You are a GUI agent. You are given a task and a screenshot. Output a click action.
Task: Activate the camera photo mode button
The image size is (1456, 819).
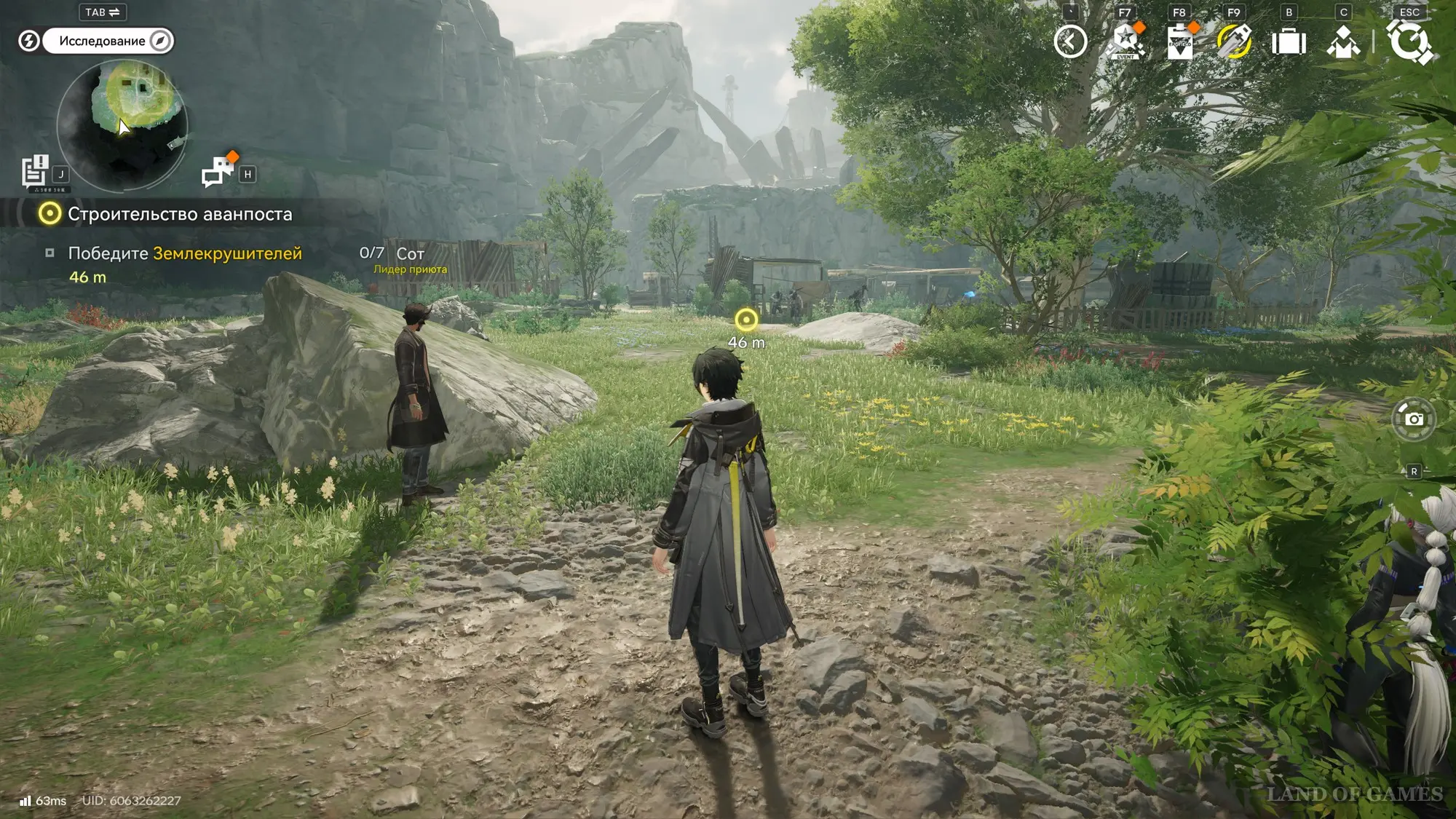1413,419
